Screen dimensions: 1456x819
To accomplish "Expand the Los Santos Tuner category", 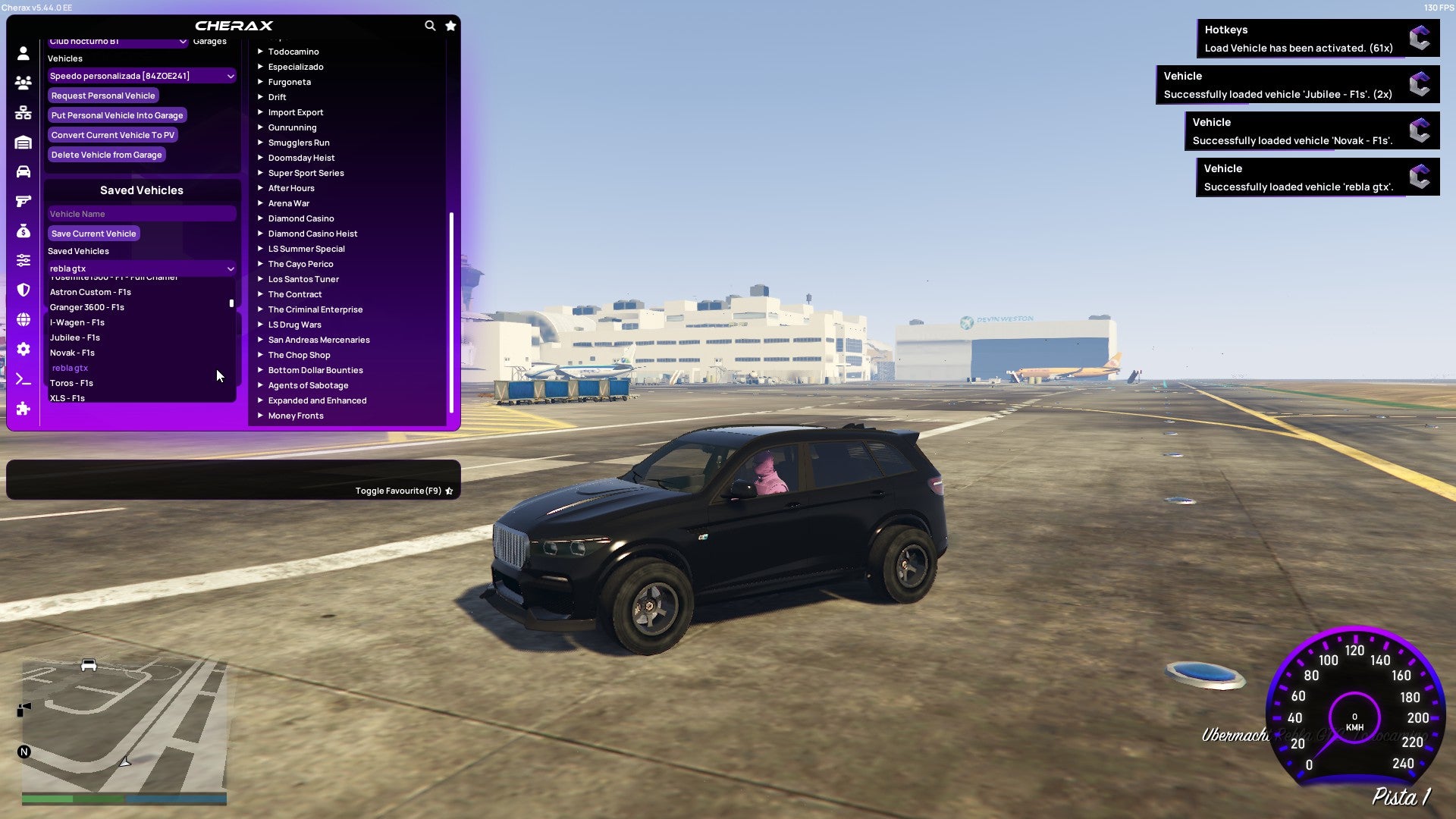I will [303, 279].
